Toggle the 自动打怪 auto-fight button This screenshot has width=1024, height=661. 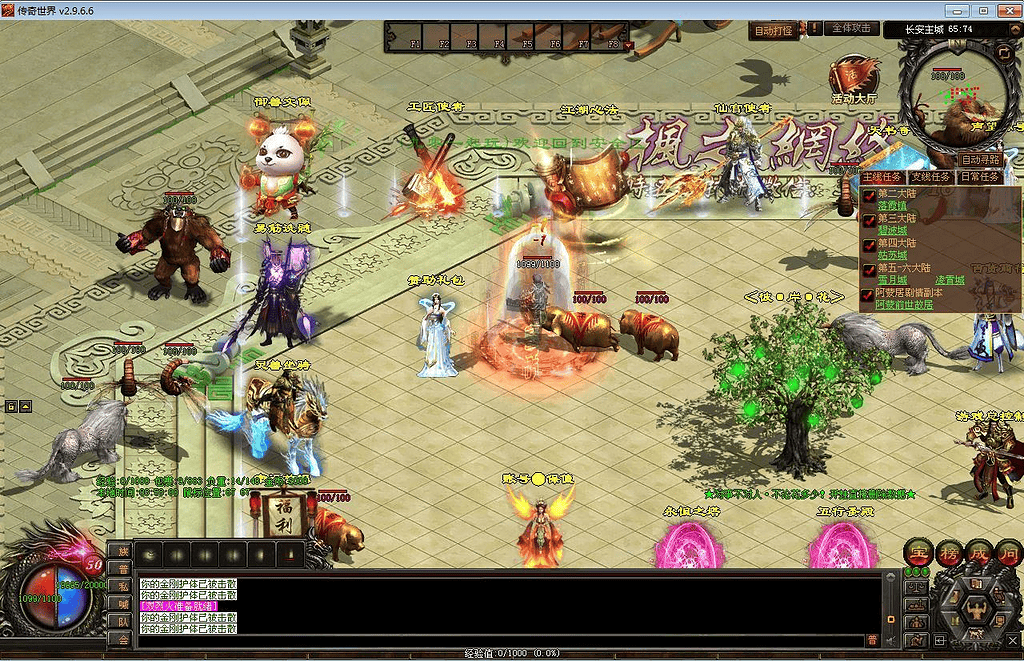tap(773, 31)
